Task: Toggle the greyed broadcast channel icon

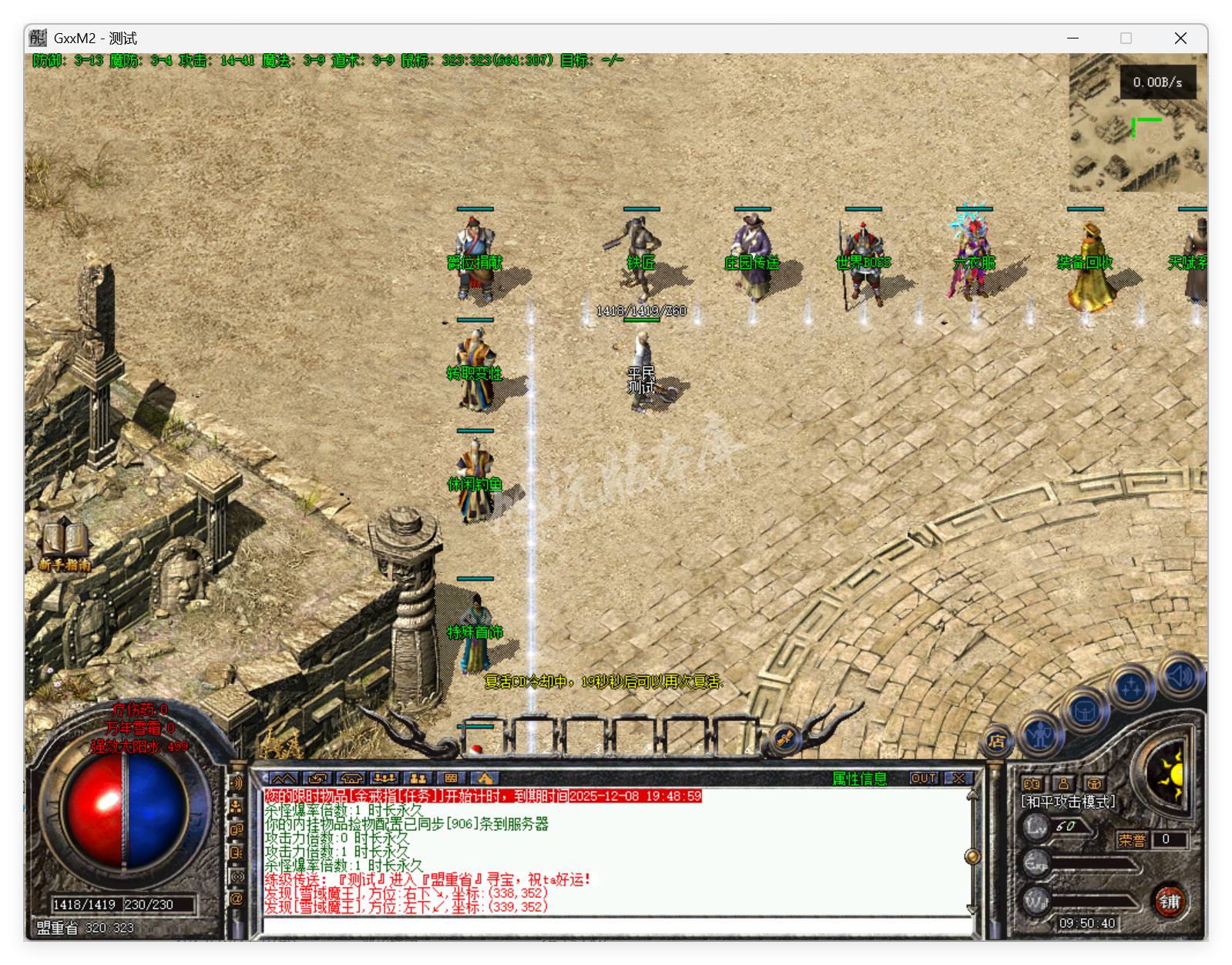Action: click(x=235, y=876)
